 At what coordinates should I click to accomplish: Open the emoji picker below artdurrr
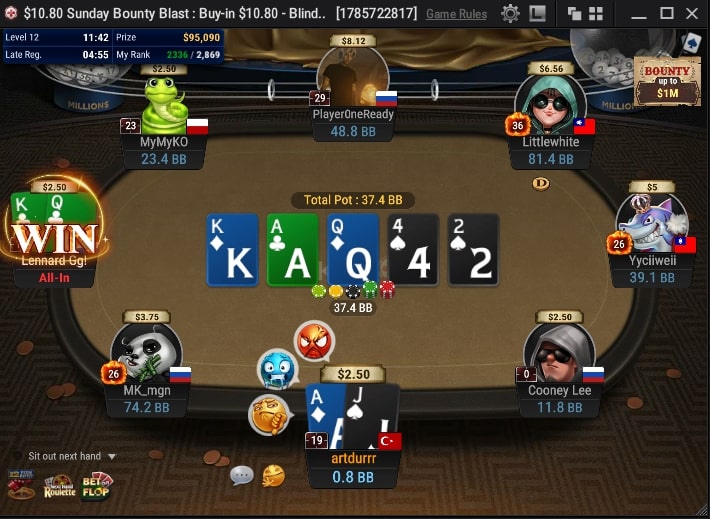click(x=273, y=476)
